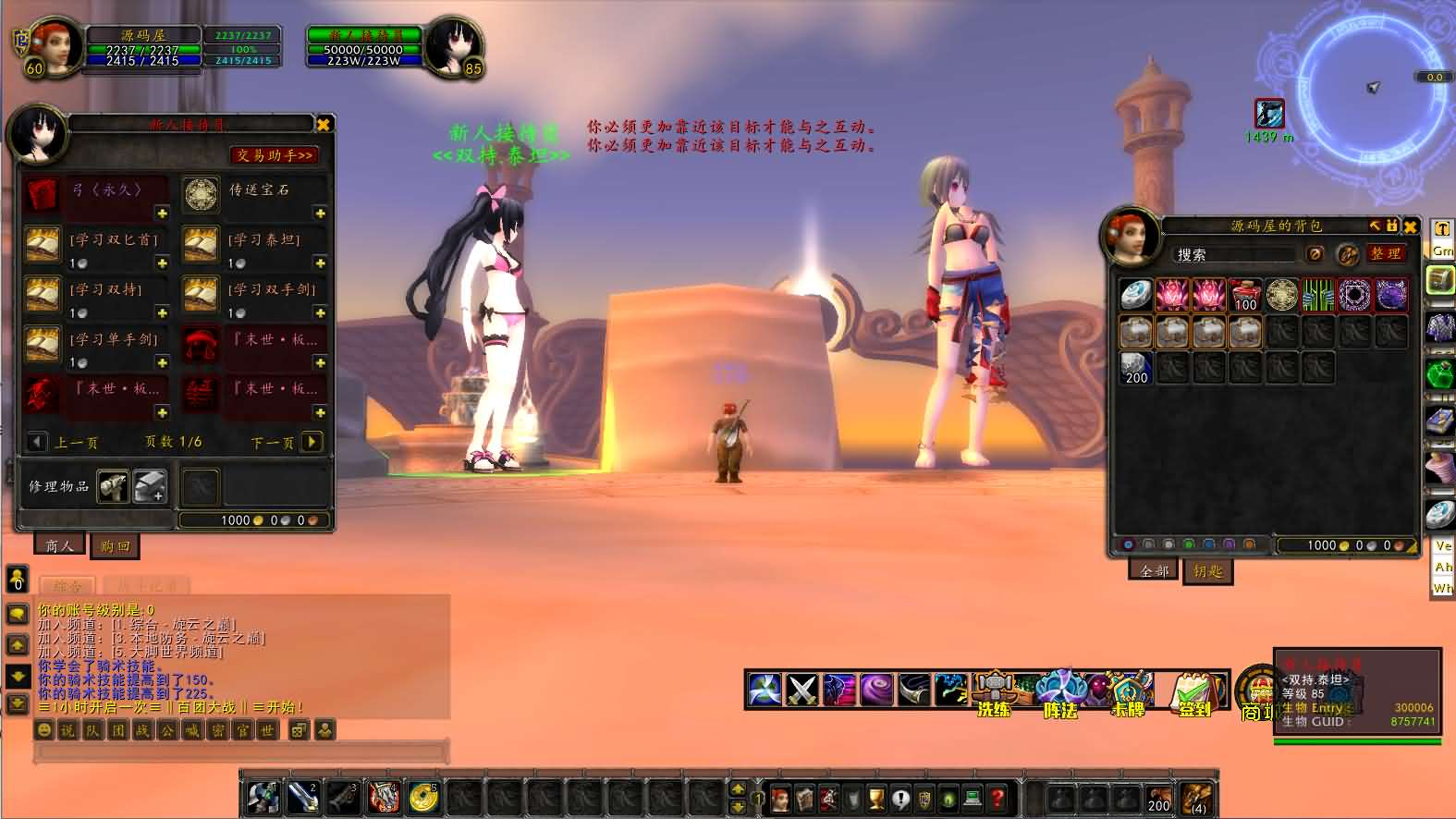
Task: Click the repair all items anvil
Action: pos(150,485)
